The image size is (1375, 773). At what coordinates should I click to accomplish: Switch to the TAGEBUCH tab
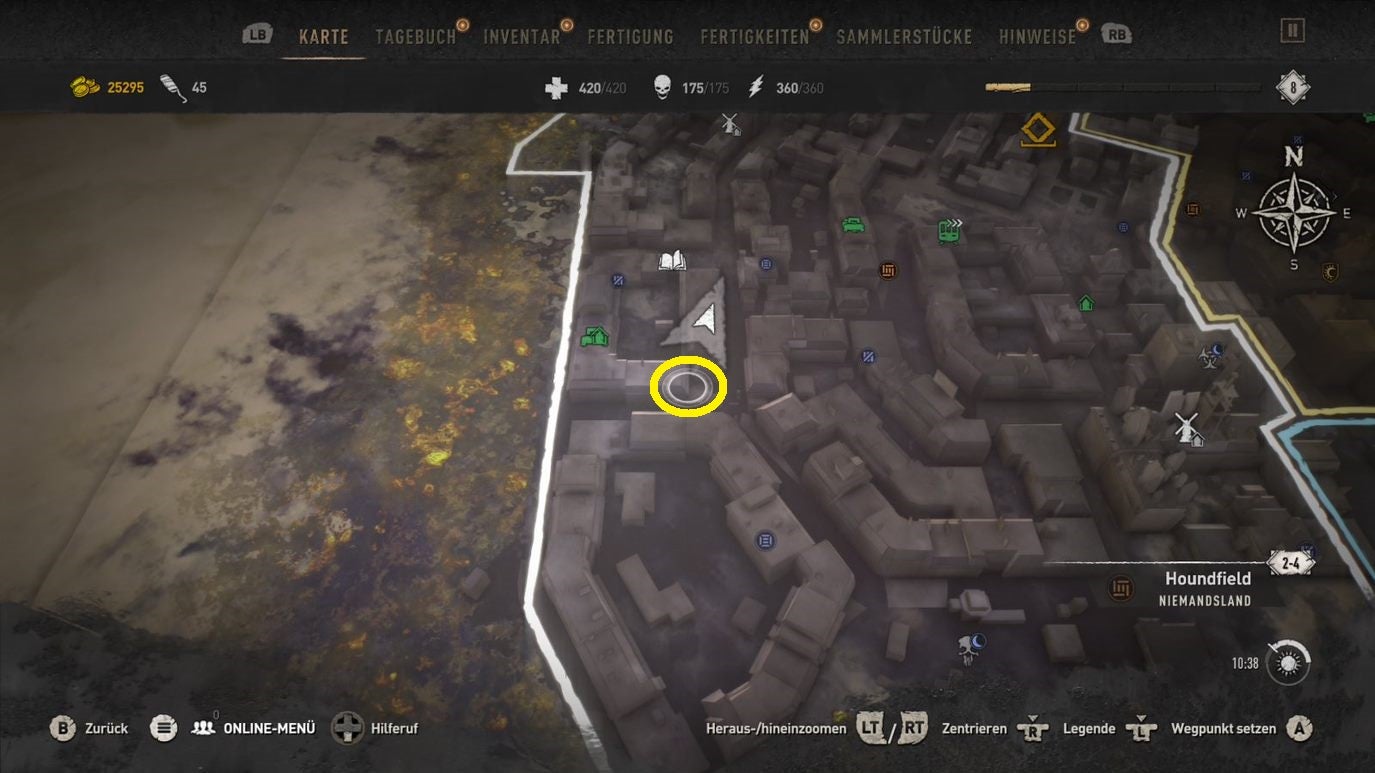click(x=417, y=34)
